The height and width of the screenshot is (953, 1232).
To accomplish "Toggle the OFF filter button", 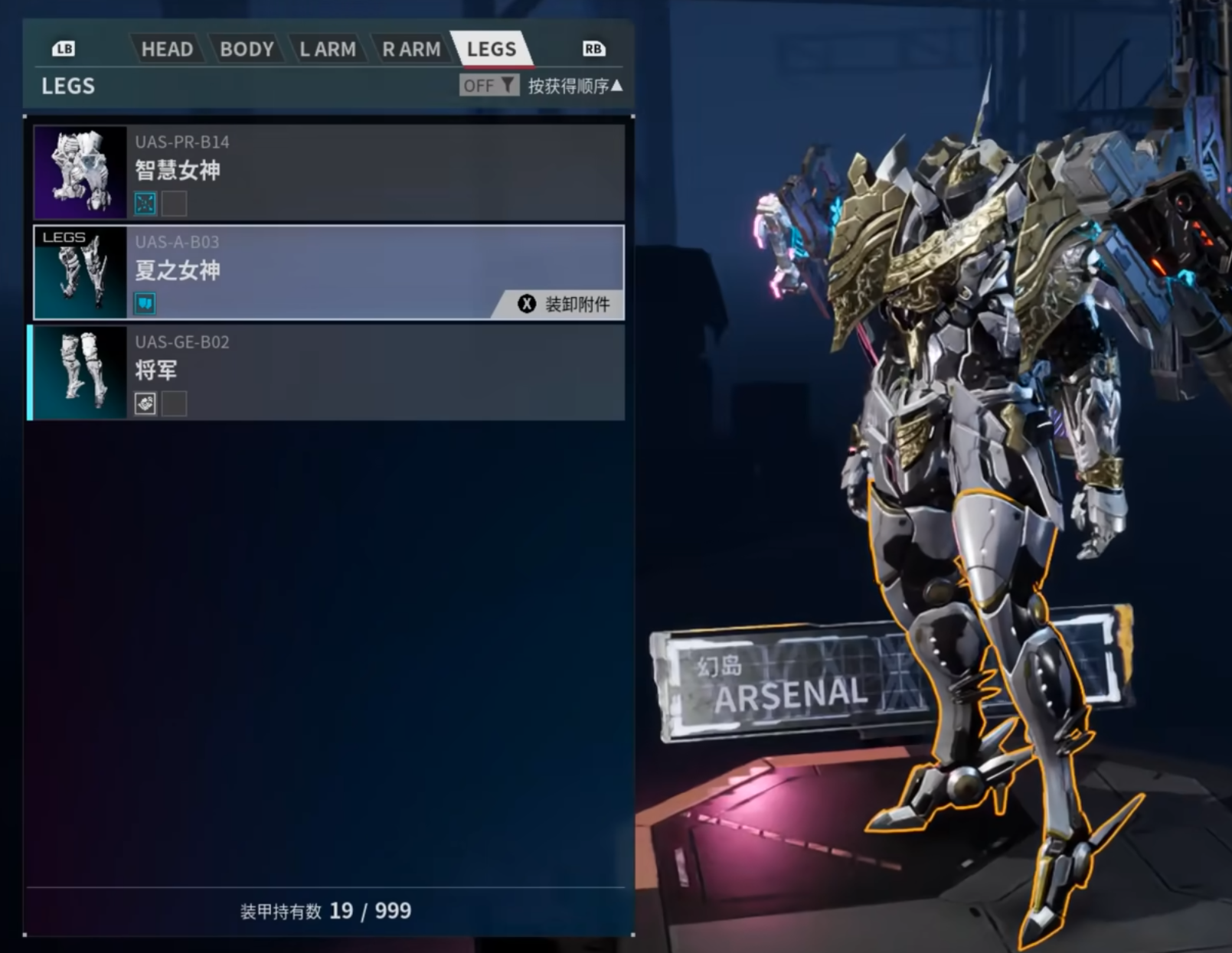I will coord(489,86).
